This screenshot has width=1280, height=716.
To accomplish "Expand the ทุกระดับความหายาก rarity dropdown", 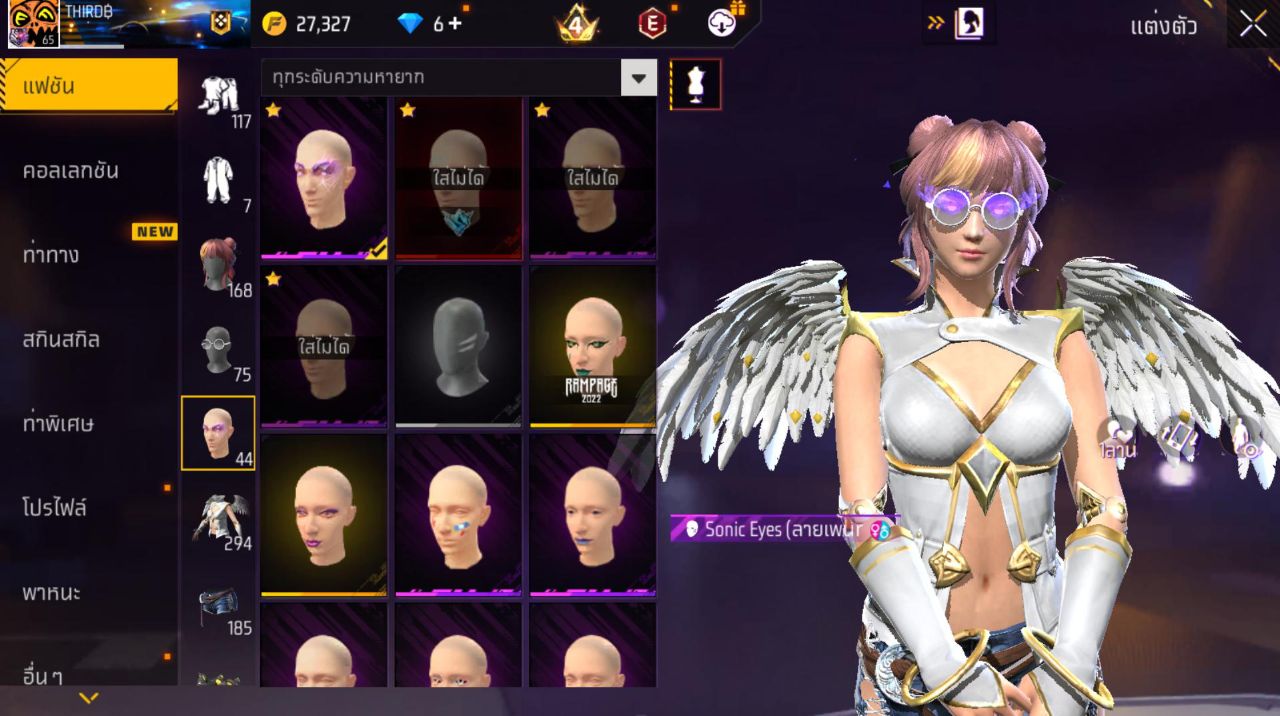I will click(x=639, y=77).
